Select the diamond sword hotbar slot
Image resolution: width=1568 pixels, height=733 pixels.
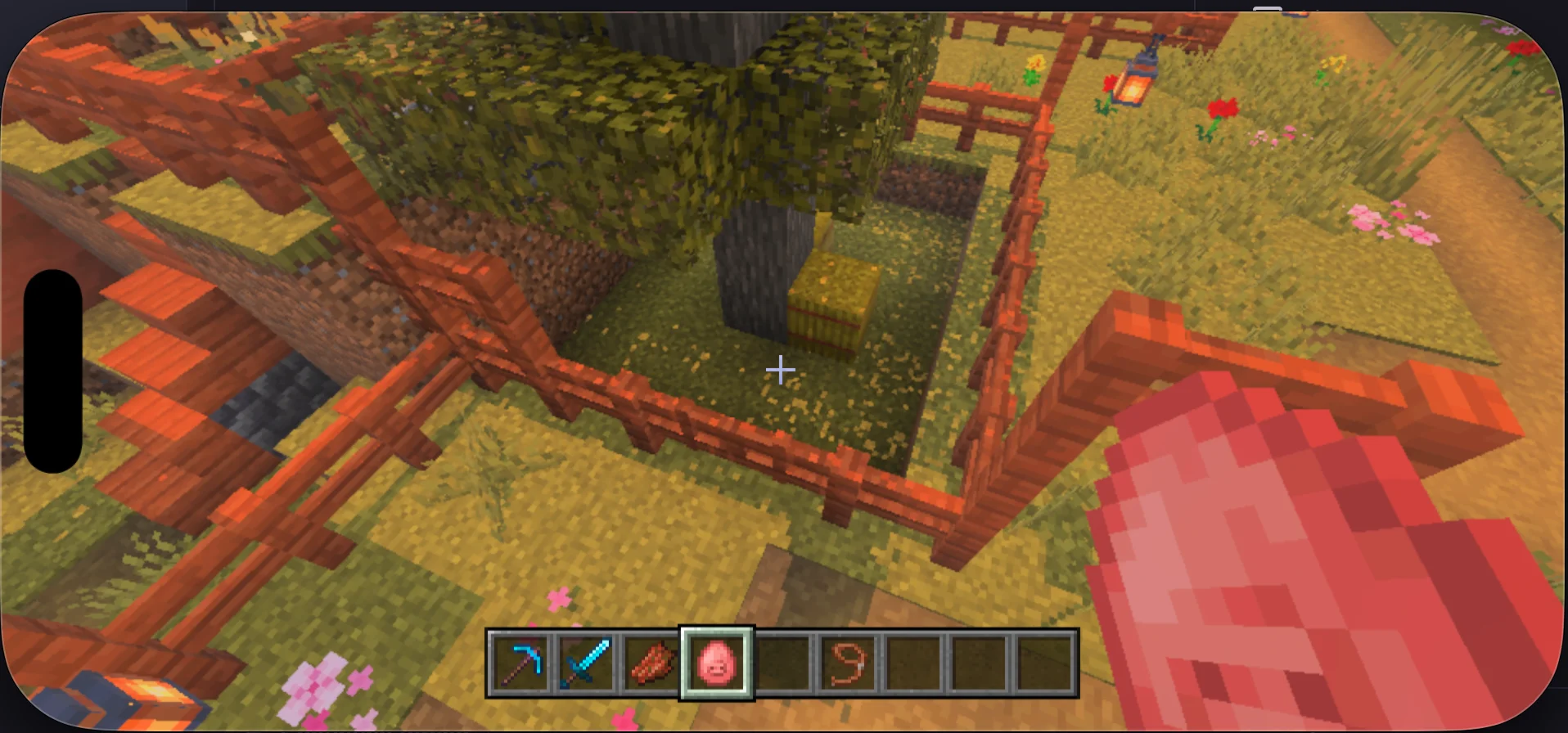(586, 663)
